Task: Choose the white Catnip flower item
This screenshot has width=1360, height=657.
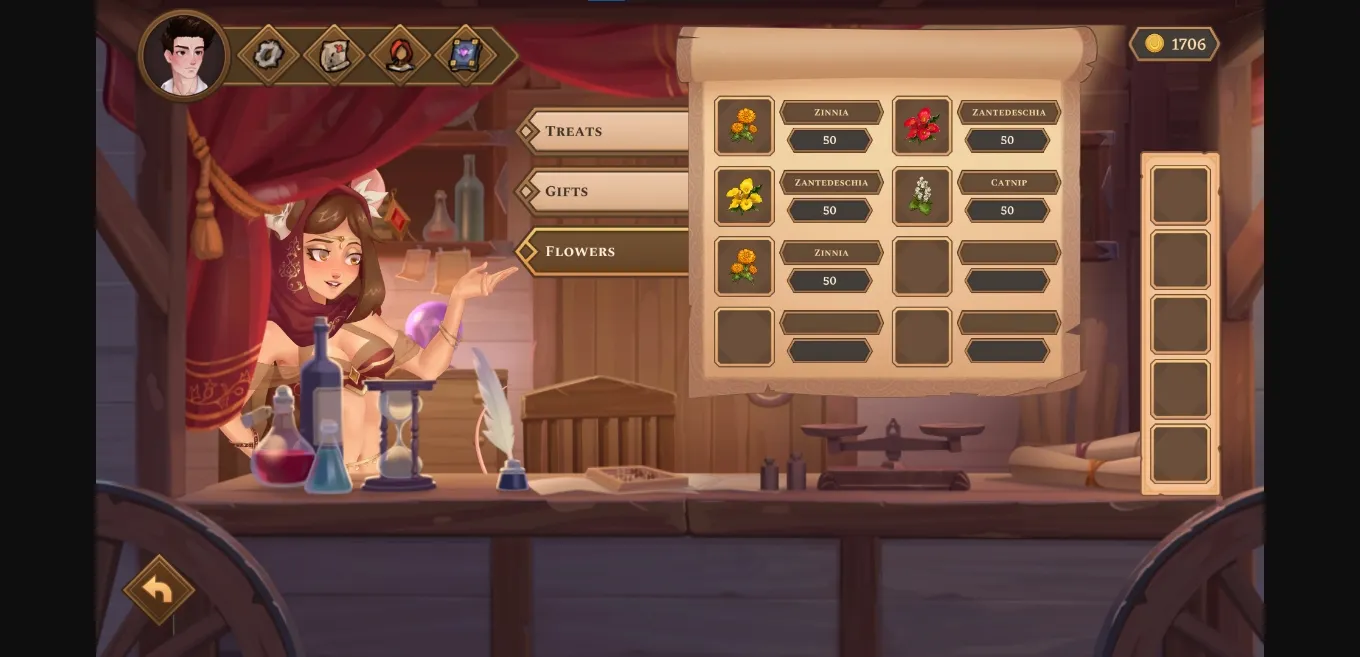Action: (921, 196)
